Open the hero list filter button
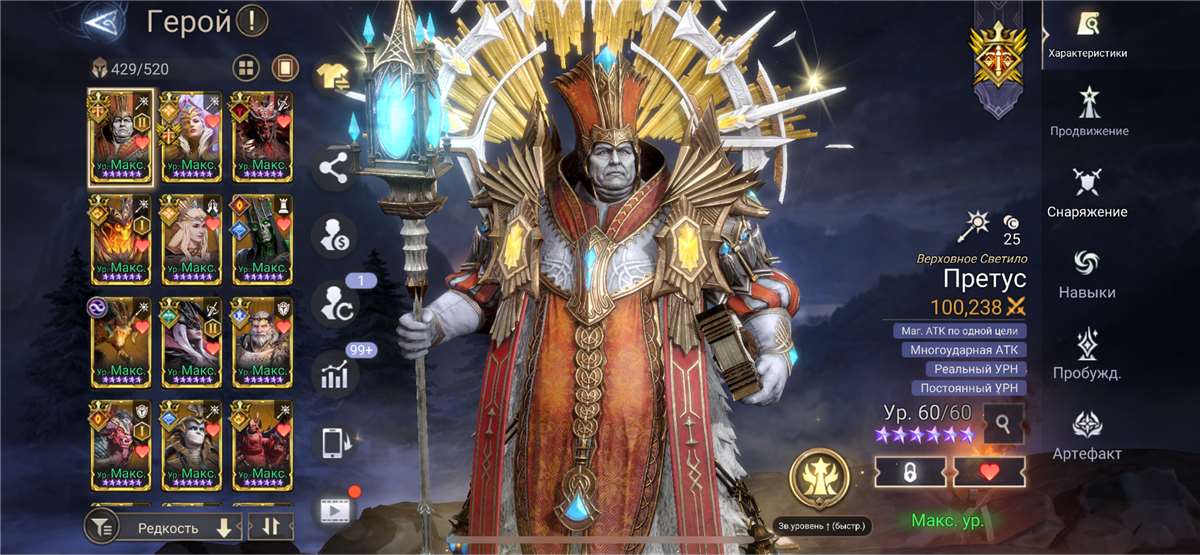Viewport: 1200px width, 555px height. pyautogui.click(x=102, y=527)
